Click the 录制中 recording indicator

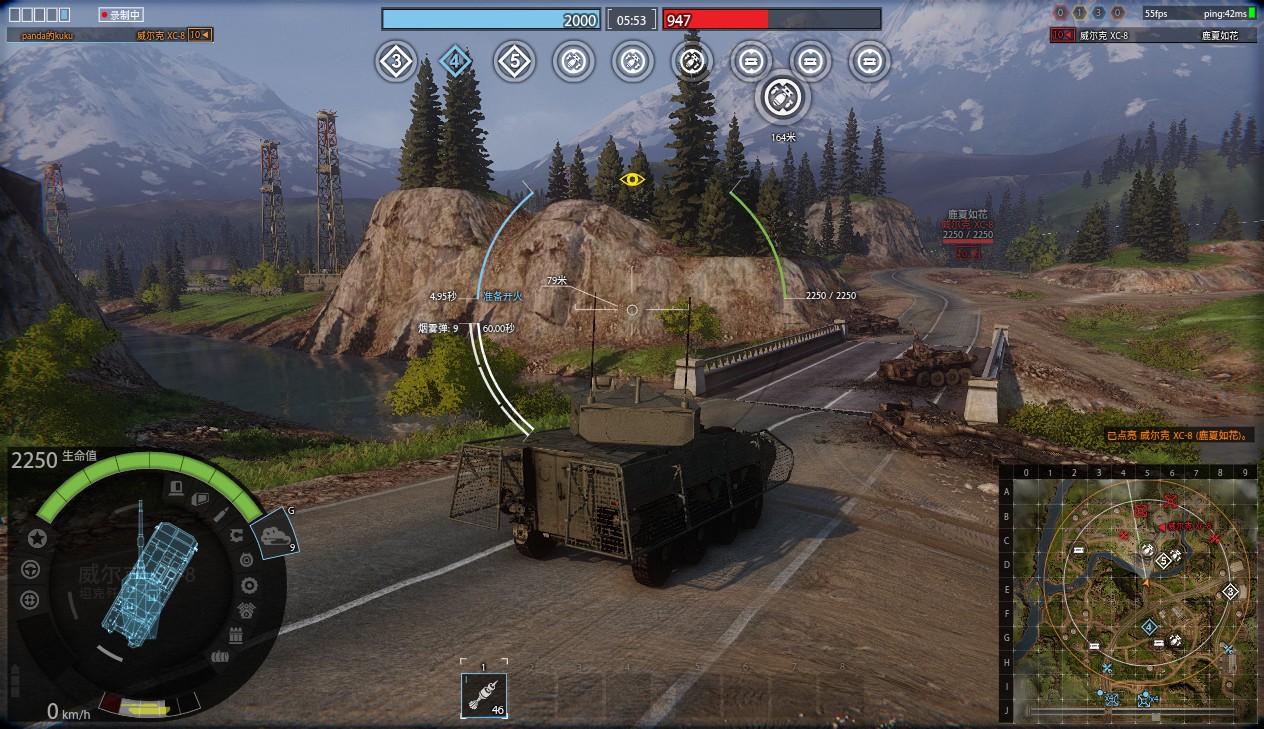121,15
